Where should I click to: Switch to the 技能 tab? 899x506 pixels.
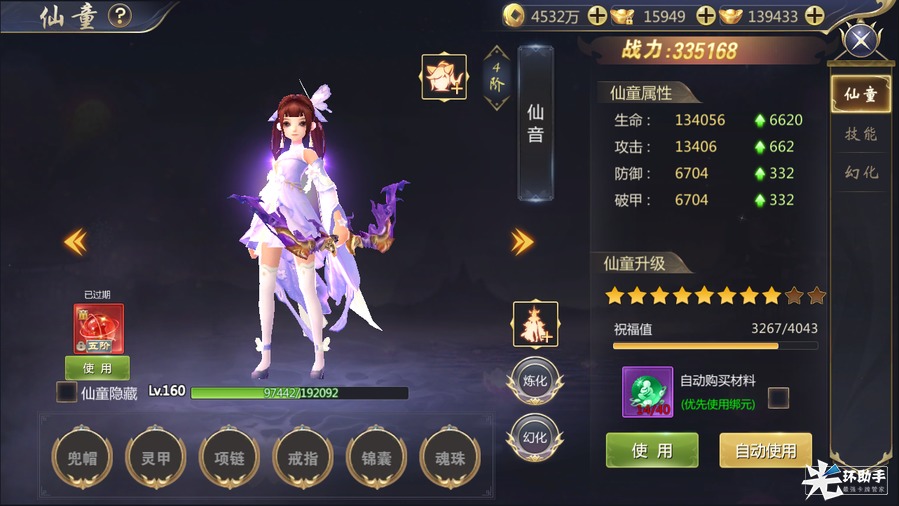coord(860,134)
